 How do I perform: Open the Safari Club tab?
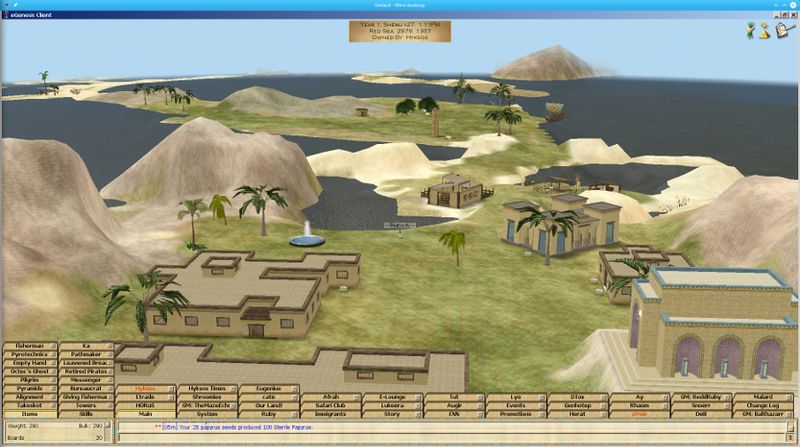coord(331,404)
